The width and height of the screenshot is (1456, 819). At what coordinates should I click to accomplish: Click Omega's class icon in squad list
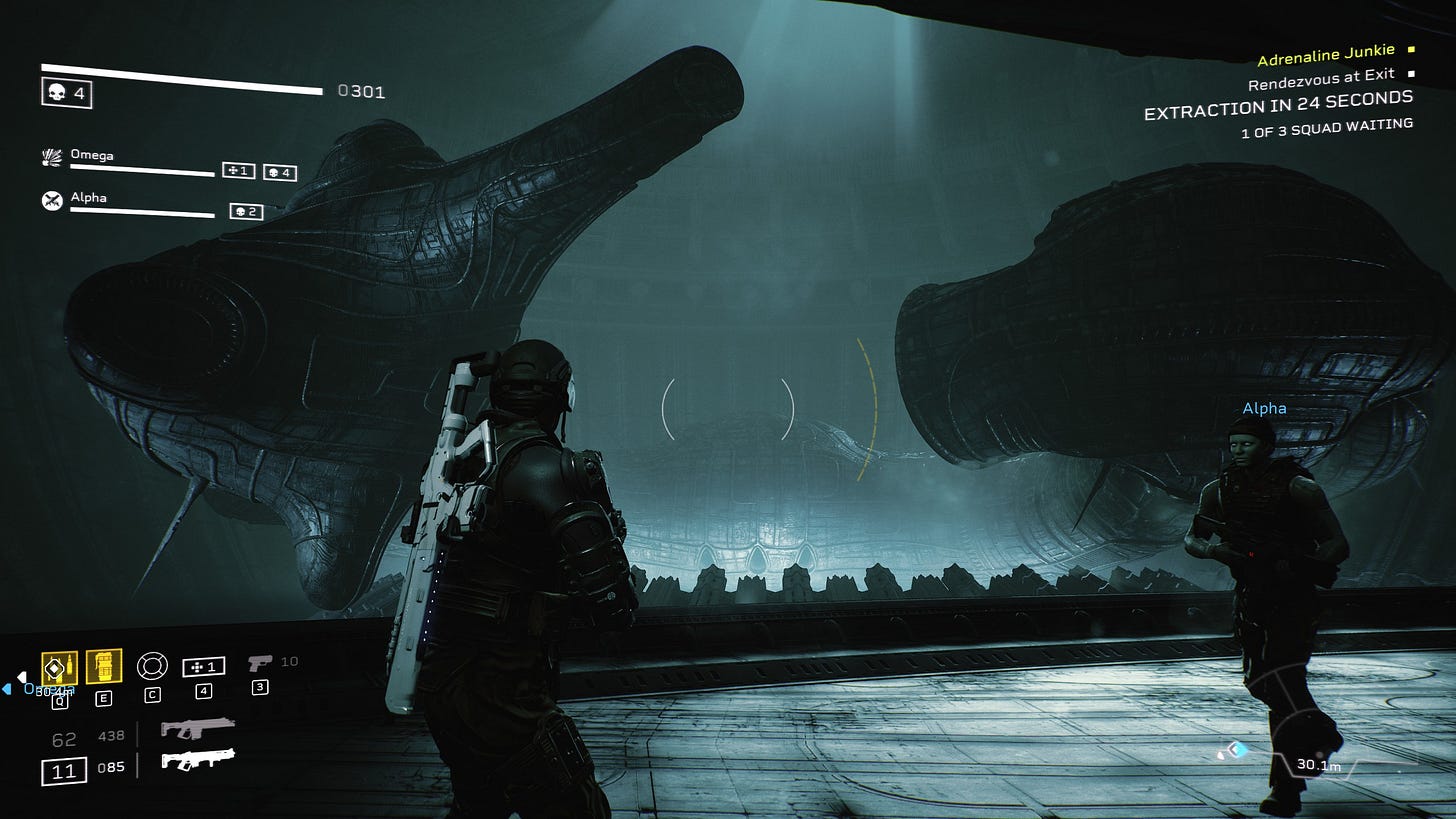point(52,157)
